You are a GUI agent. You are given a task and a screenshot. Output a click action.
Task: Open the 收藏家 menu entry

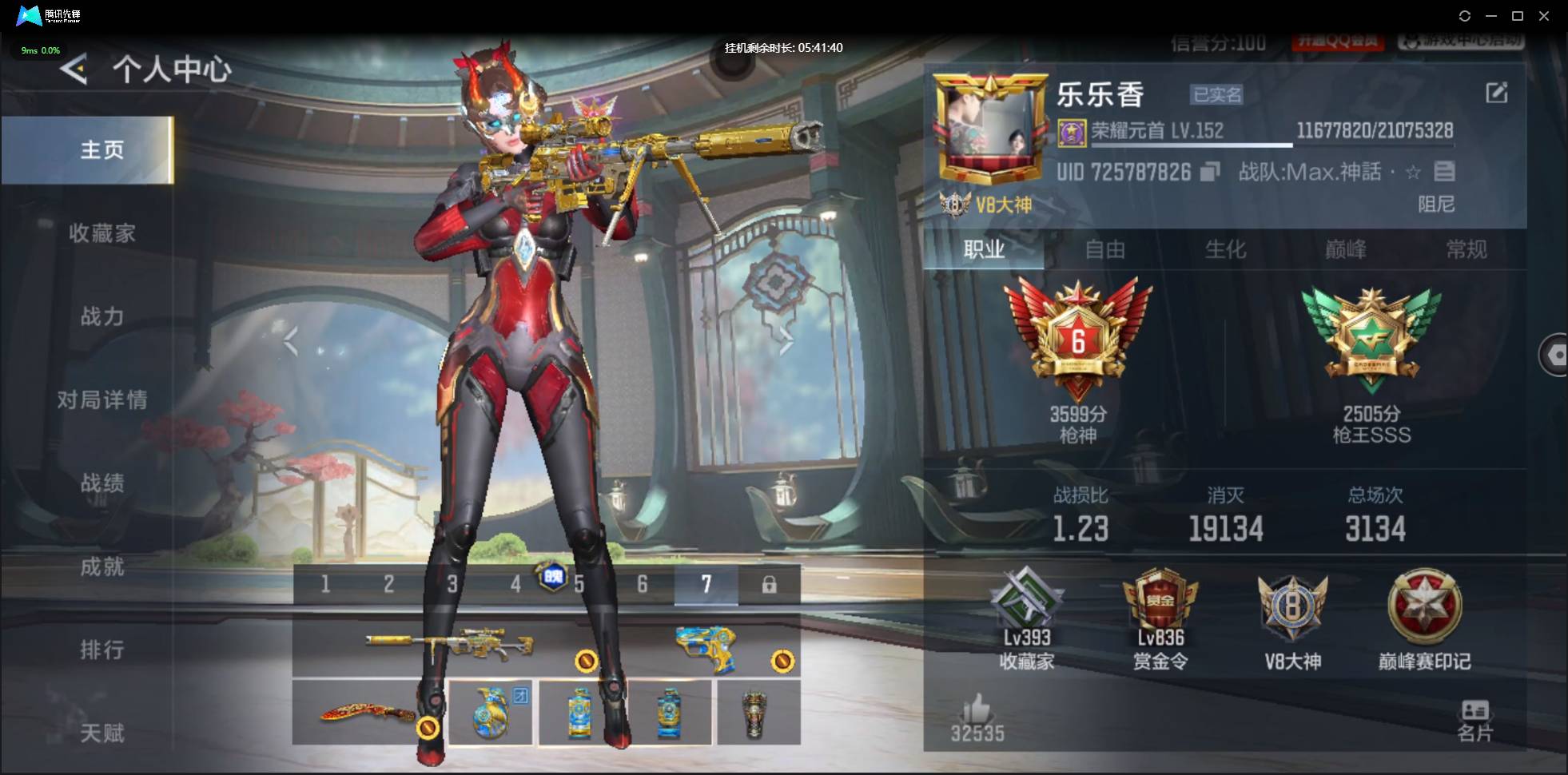(101, 233)
